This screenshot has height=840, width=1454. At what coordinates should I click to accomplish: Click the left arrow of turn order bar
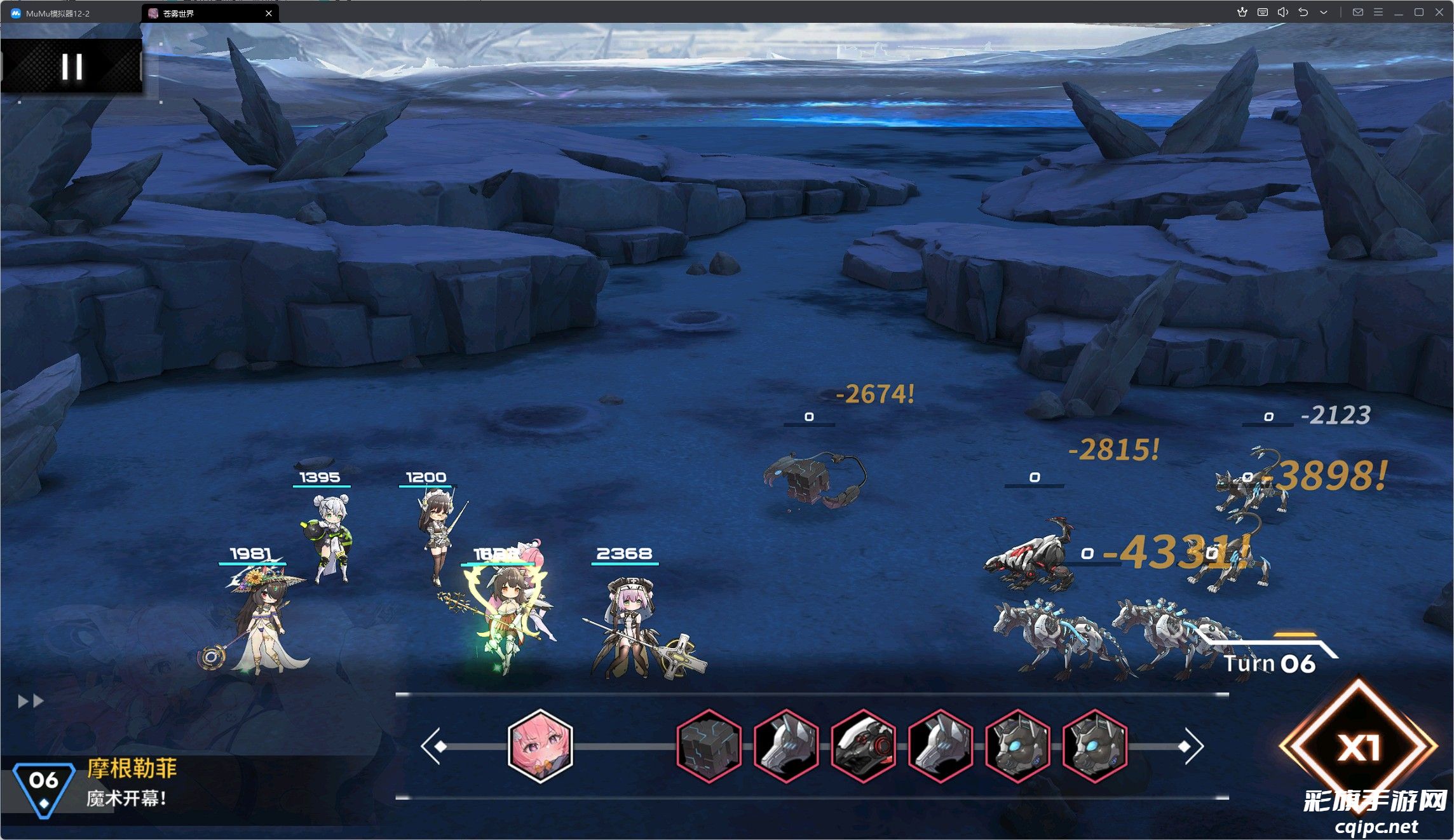pos(432,747)
